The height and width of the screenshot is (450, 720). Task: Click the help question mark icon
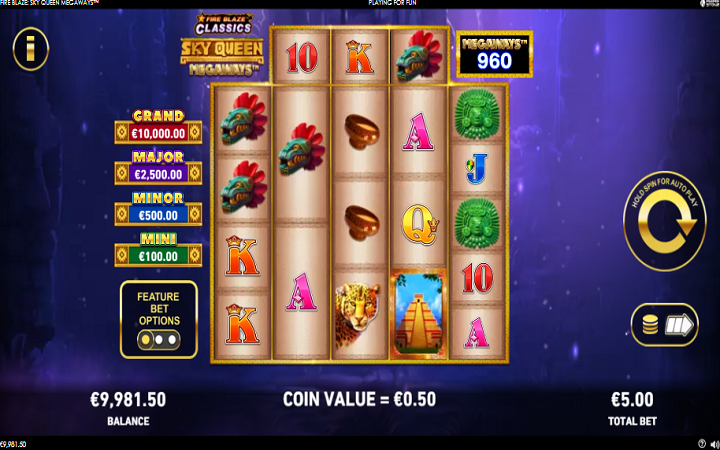point(701,443)
